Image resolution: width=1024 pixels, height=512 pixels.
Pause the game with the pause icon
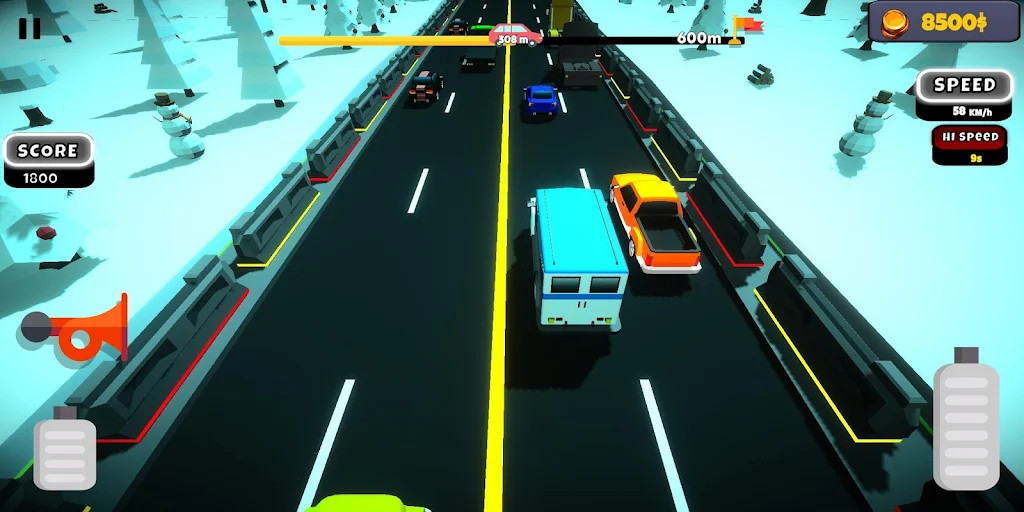[30, 28]
